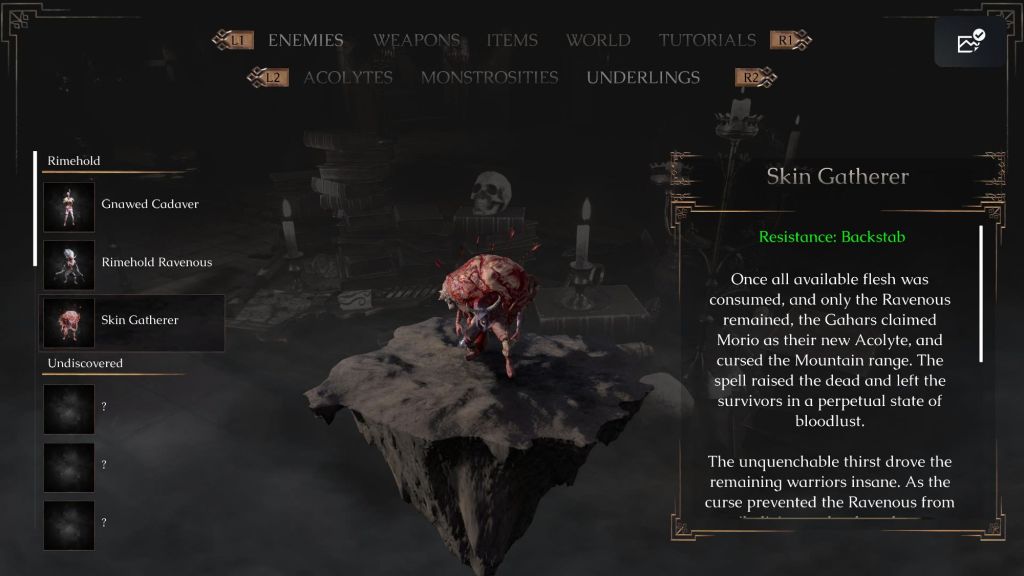Select the World tab
This screenshot has height=576, width=1024.
598,41
